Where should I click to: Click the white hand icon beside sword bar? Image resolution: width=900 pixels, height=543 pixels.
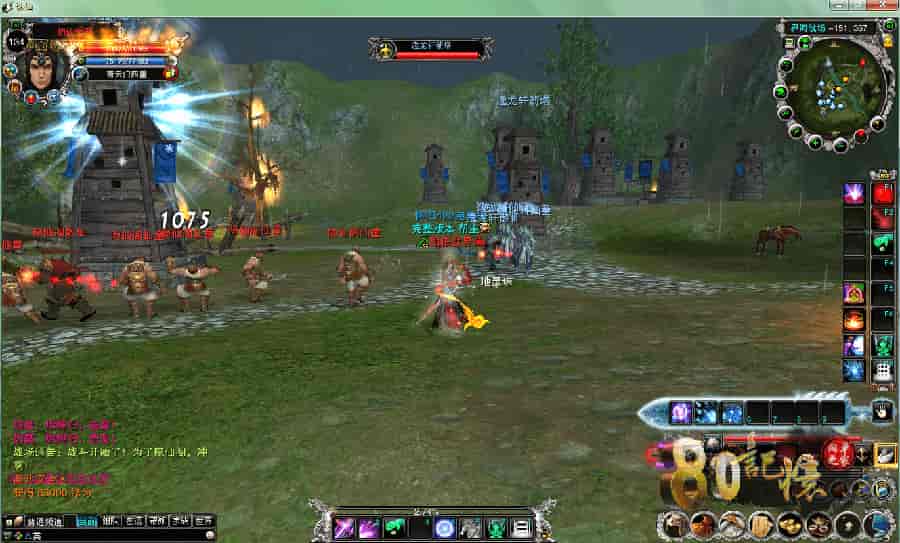882,410
